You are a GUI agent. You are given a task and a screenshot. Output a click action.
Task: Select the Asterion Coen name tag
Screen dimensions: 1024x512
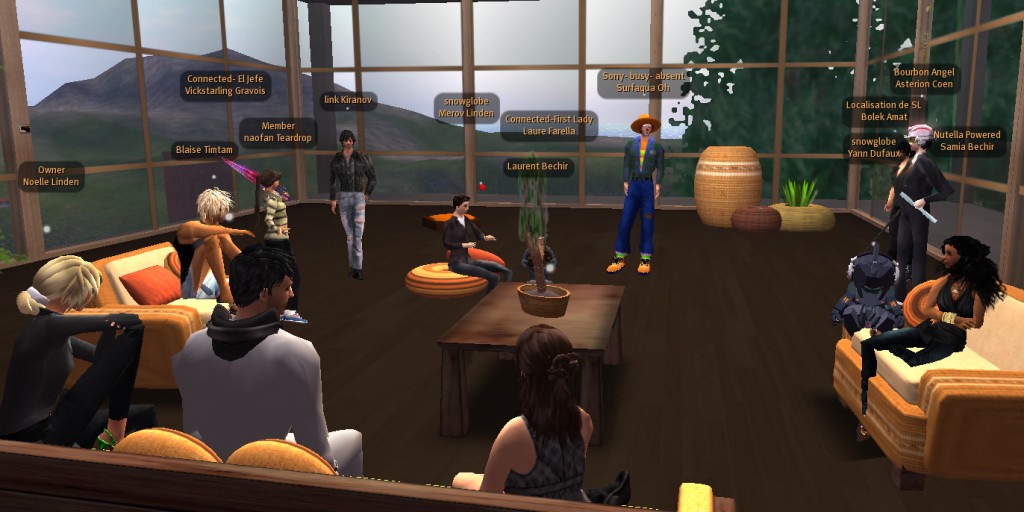924,78
